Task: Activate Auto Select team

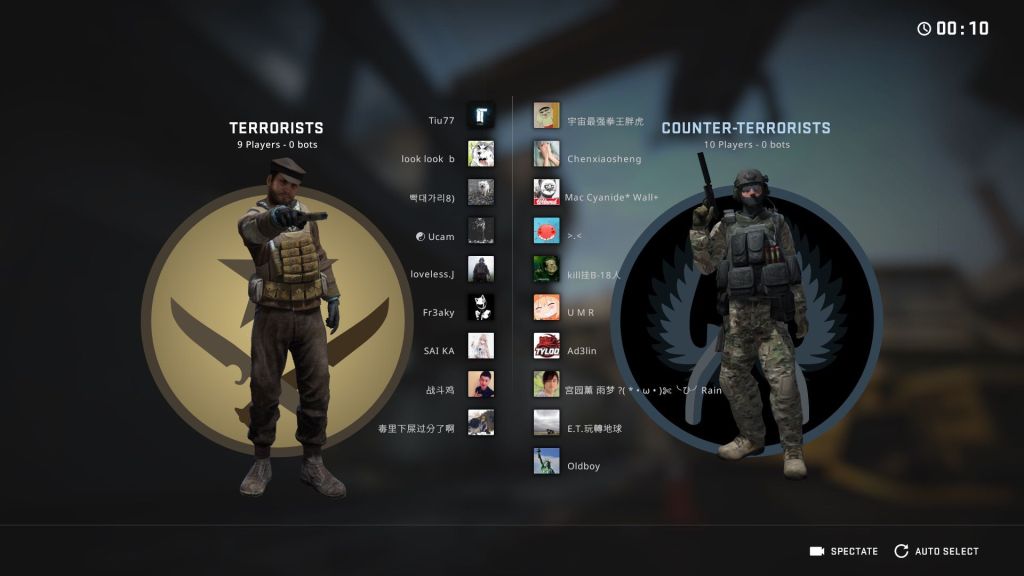Action: [937, 551]
